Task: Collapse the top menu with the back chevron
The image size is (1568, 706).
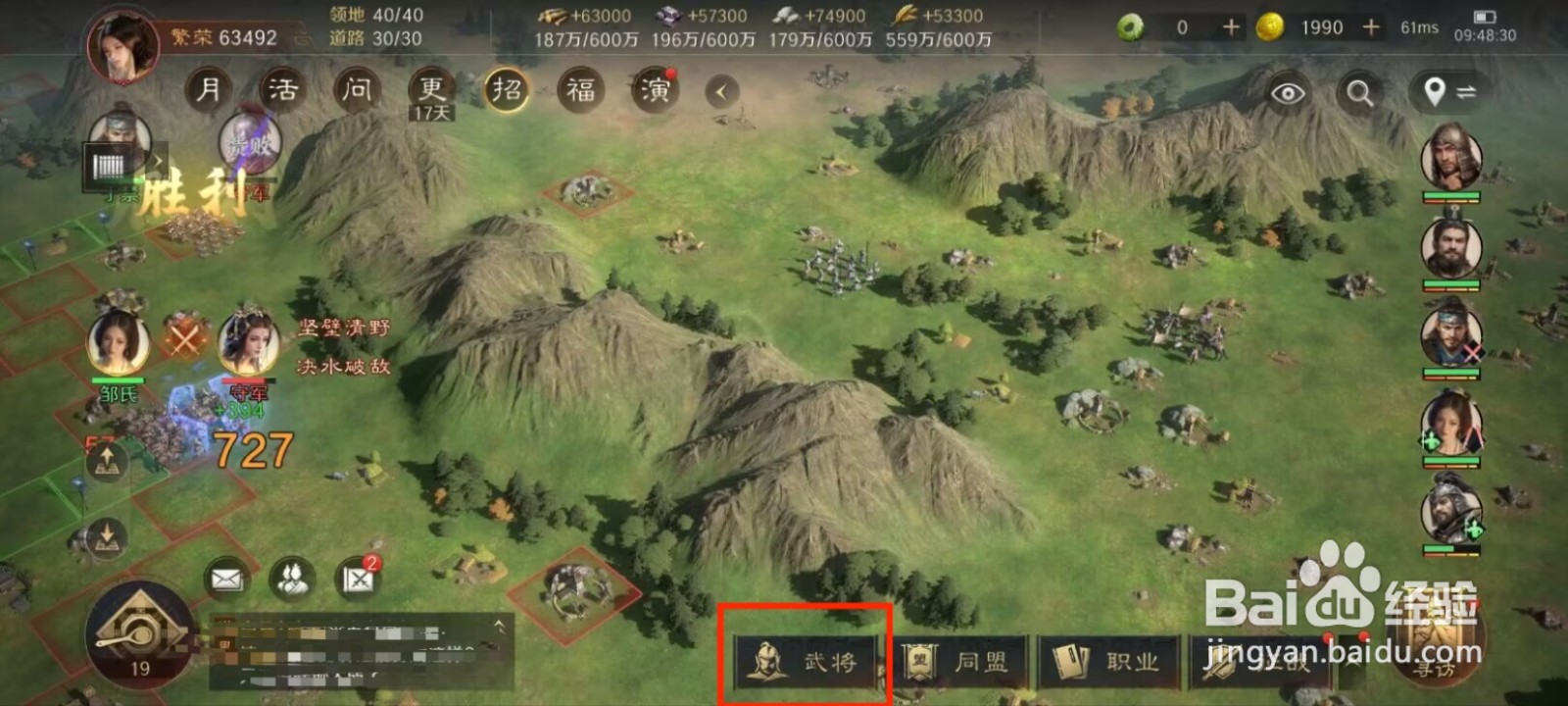Action: pyautogui.click(x=722, y=90)
